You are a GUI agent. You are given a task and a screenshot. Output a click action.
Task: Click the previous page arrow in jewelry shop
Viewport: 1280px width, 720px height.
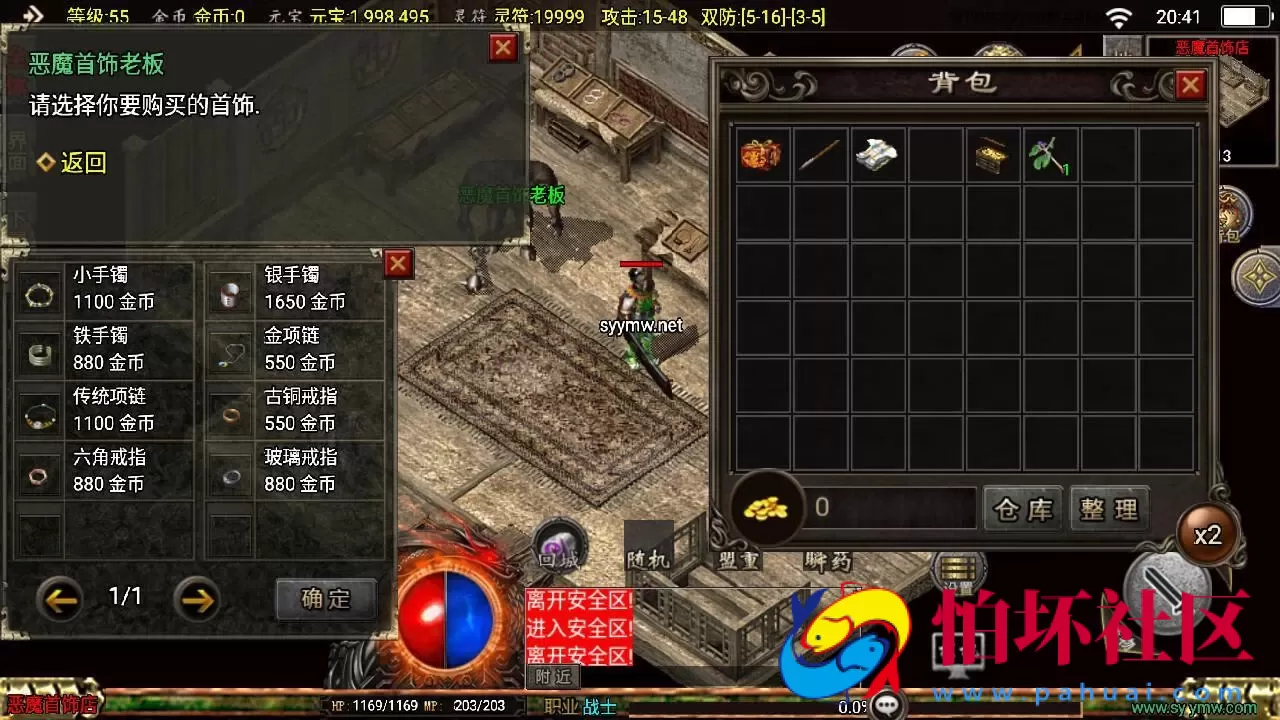(60, 600)
